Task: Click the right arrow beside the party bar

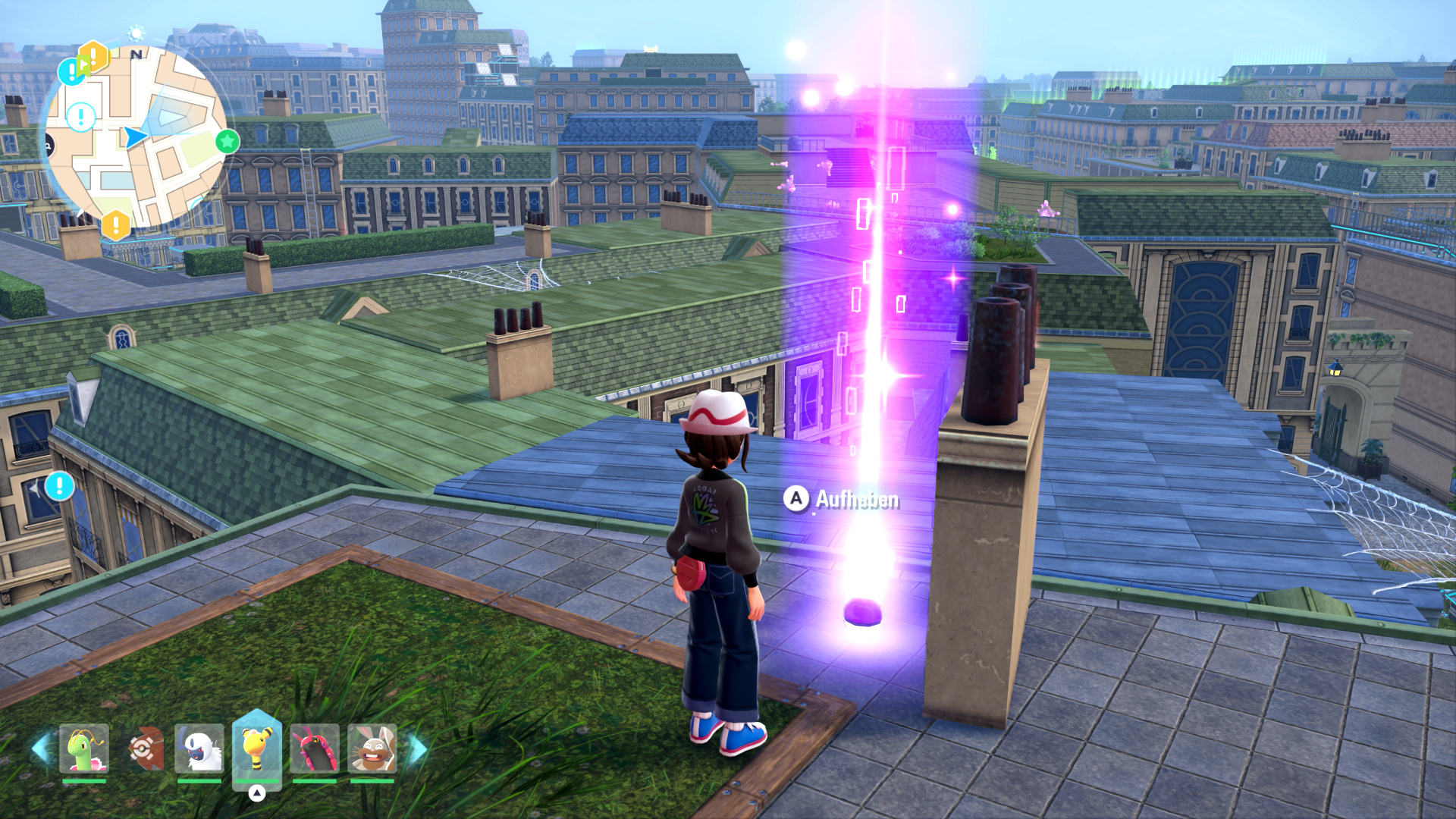Action: pos(418,750)
